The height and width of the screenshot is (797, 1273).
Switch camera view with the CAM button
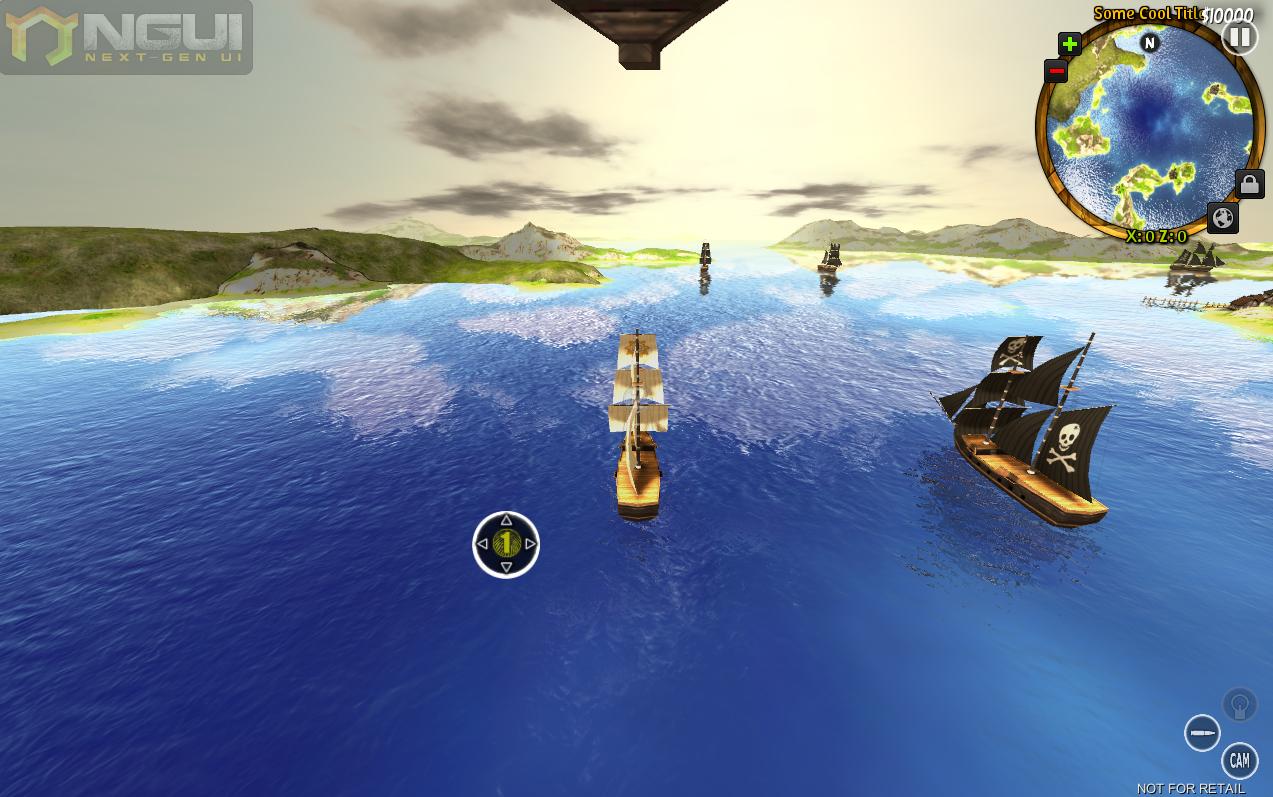[x=1239, y=761]
